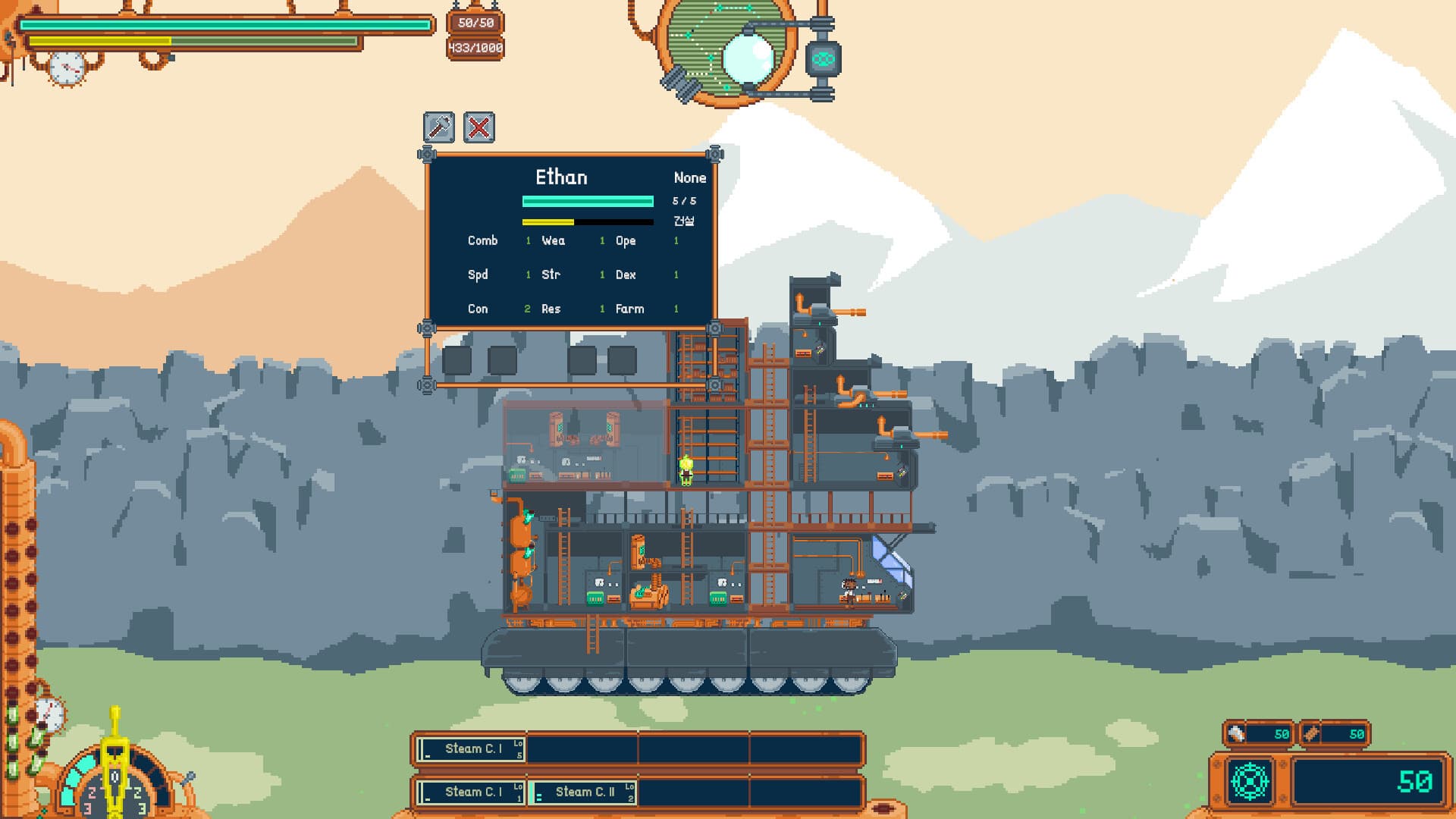Screen dimensions: 1456x819
Task: Open the None equipment dropdown on Ethan's panel
Action: (689, 177)
